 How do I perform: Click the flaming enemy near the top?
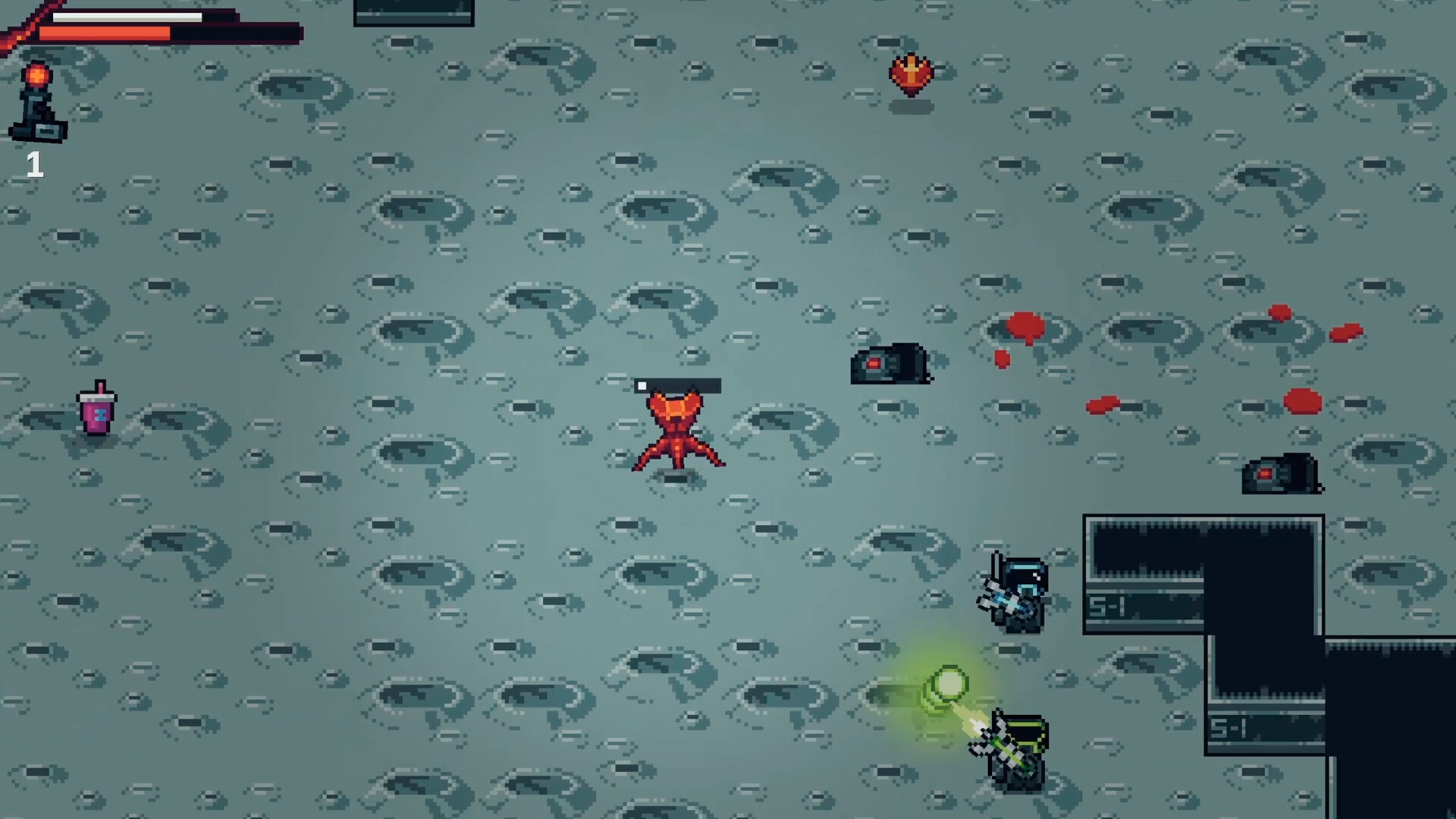[x=910, y=74]
